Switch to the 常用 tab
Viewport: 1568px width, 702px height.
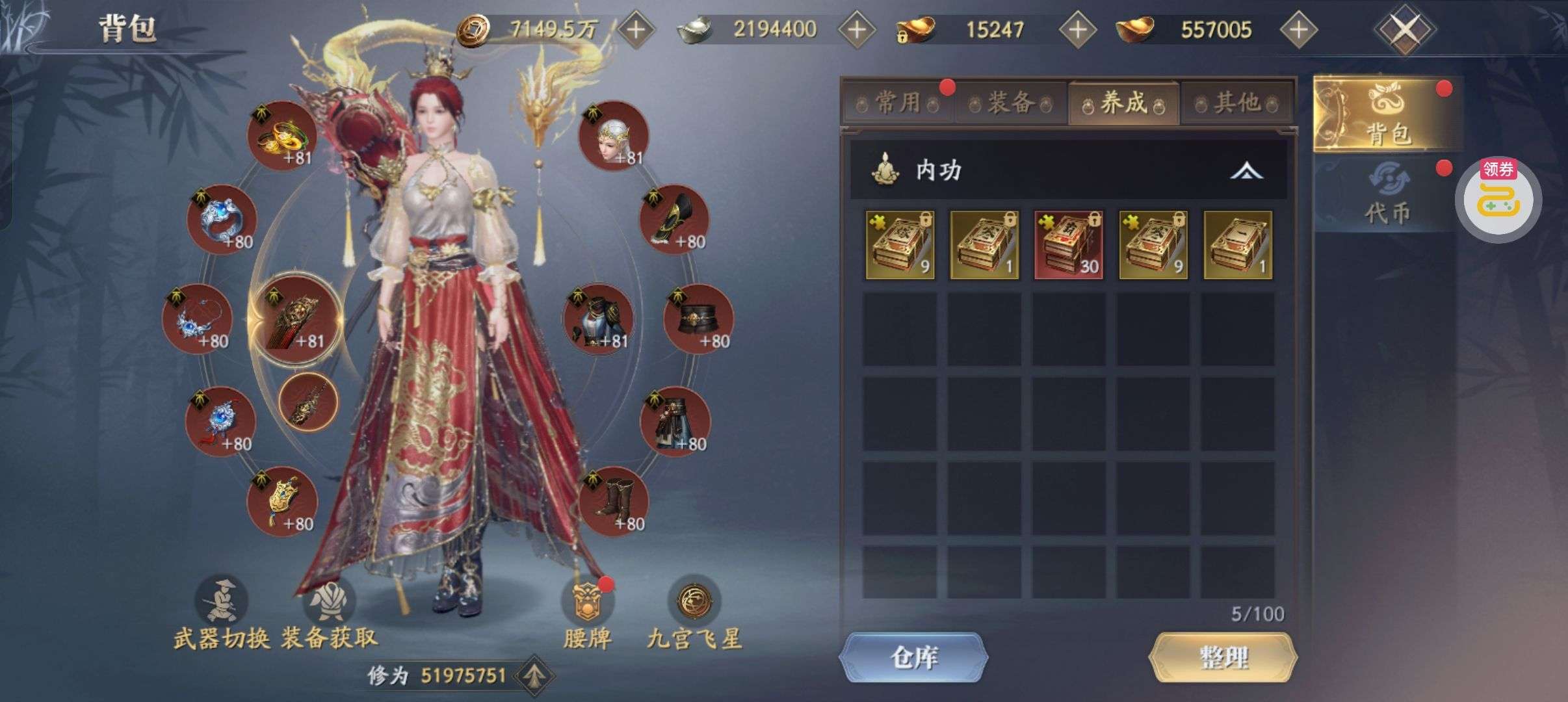coord(897,103)
